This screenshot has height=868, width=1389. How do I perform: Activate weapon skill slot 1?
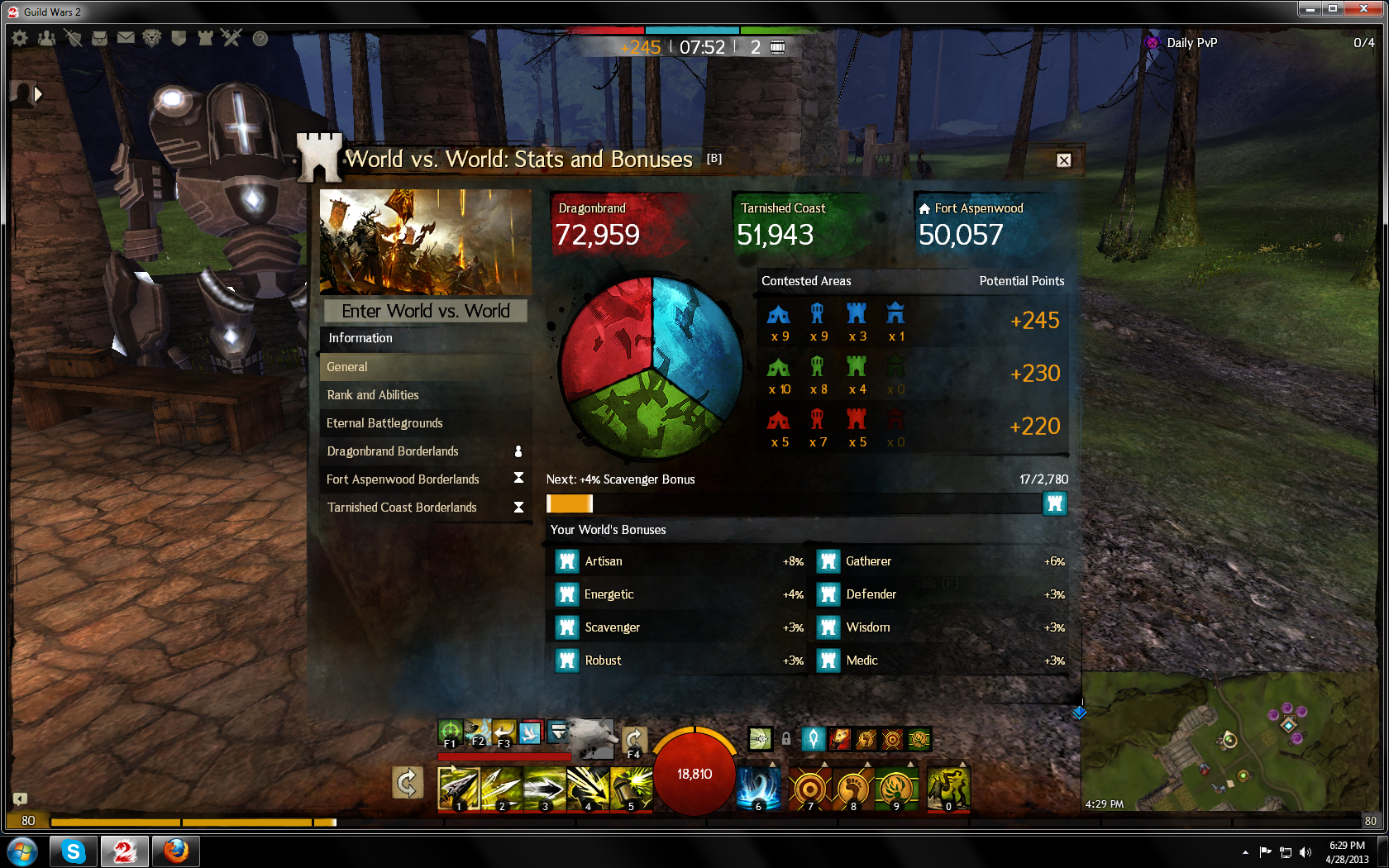pyautogui.click(x=458, y=789)
